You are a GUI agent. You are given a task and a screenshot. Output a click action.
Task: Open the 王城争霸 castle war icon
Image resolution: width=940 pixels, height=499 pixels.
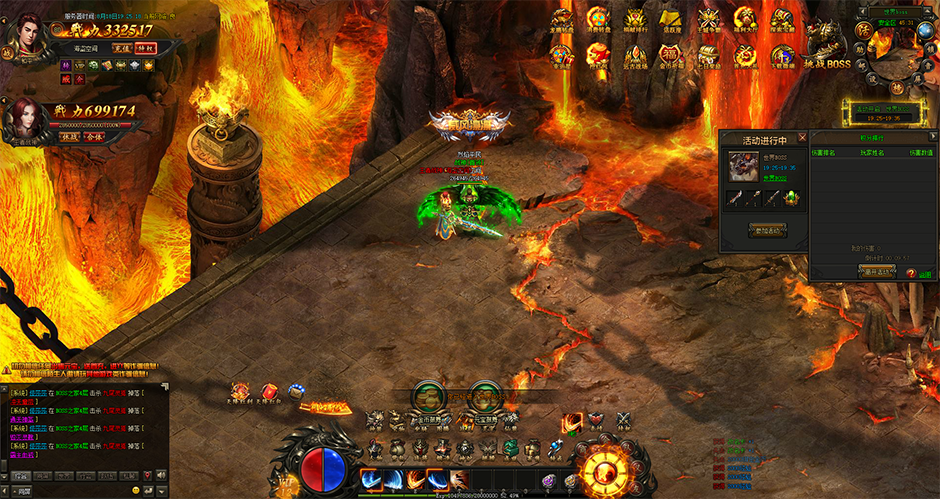click(708, 18)
